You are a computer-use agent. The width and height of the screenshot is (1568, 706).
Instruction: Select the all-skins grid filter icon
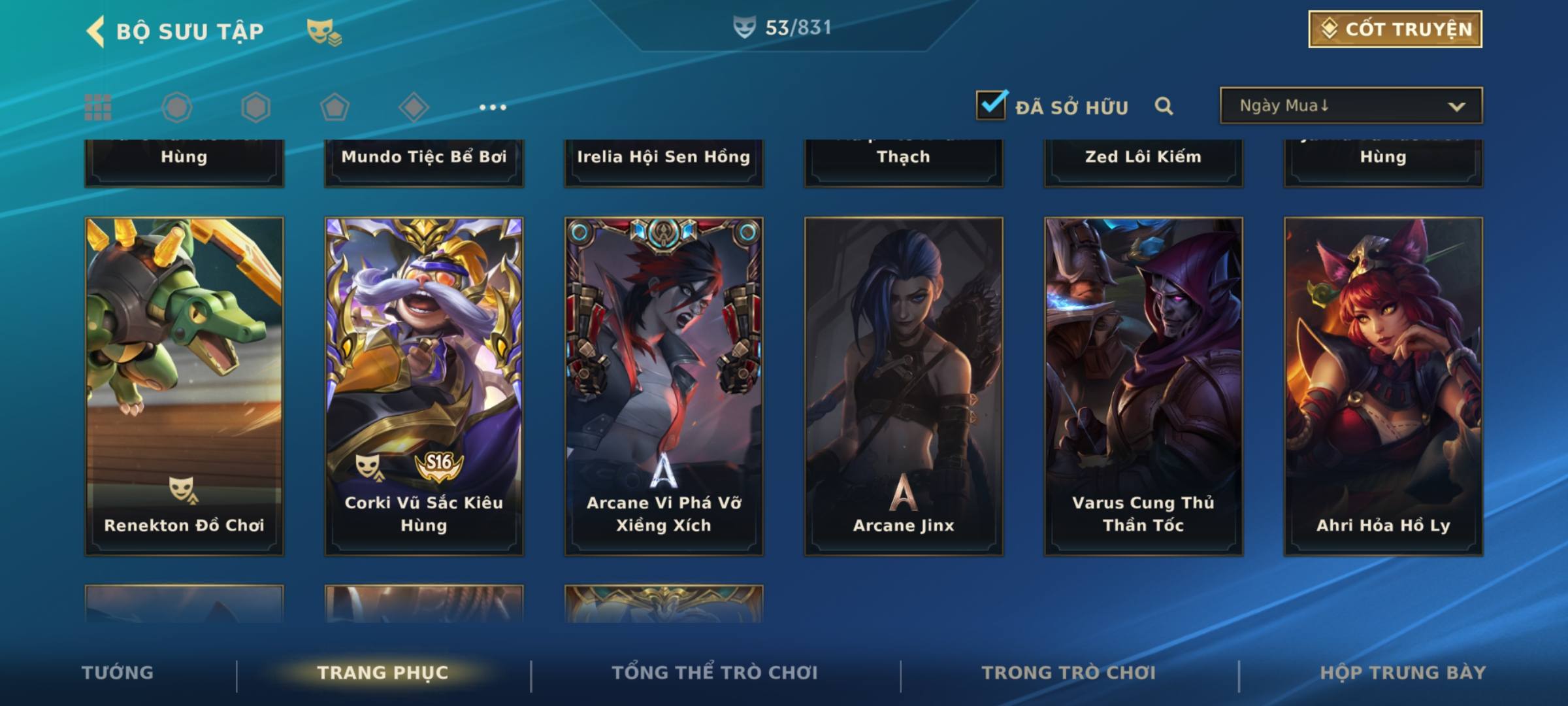pyautogui.click(x=98, y=107)
